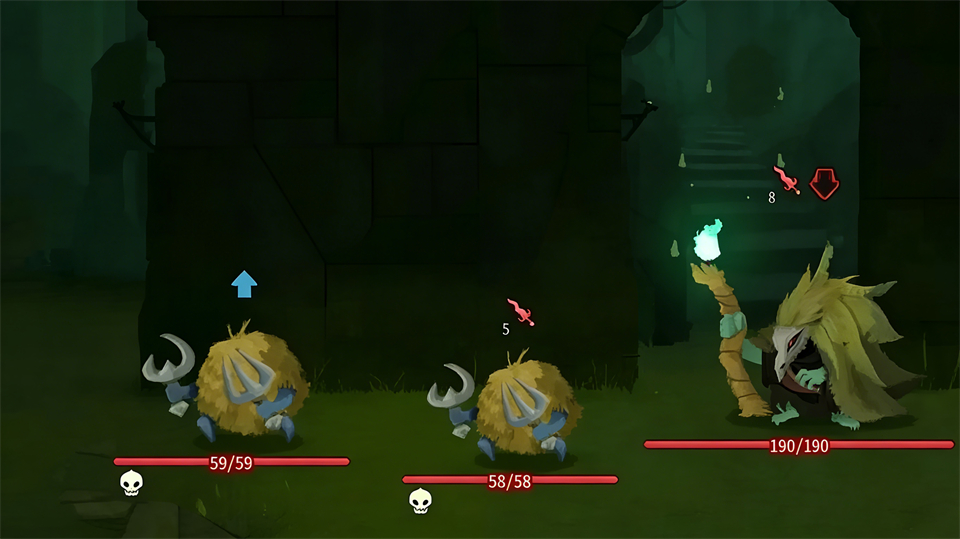Check the skull status under the 59/59 bar
The height and width of the screenshot is (539, 960).
pyautogui.click(x=131, y=484)
